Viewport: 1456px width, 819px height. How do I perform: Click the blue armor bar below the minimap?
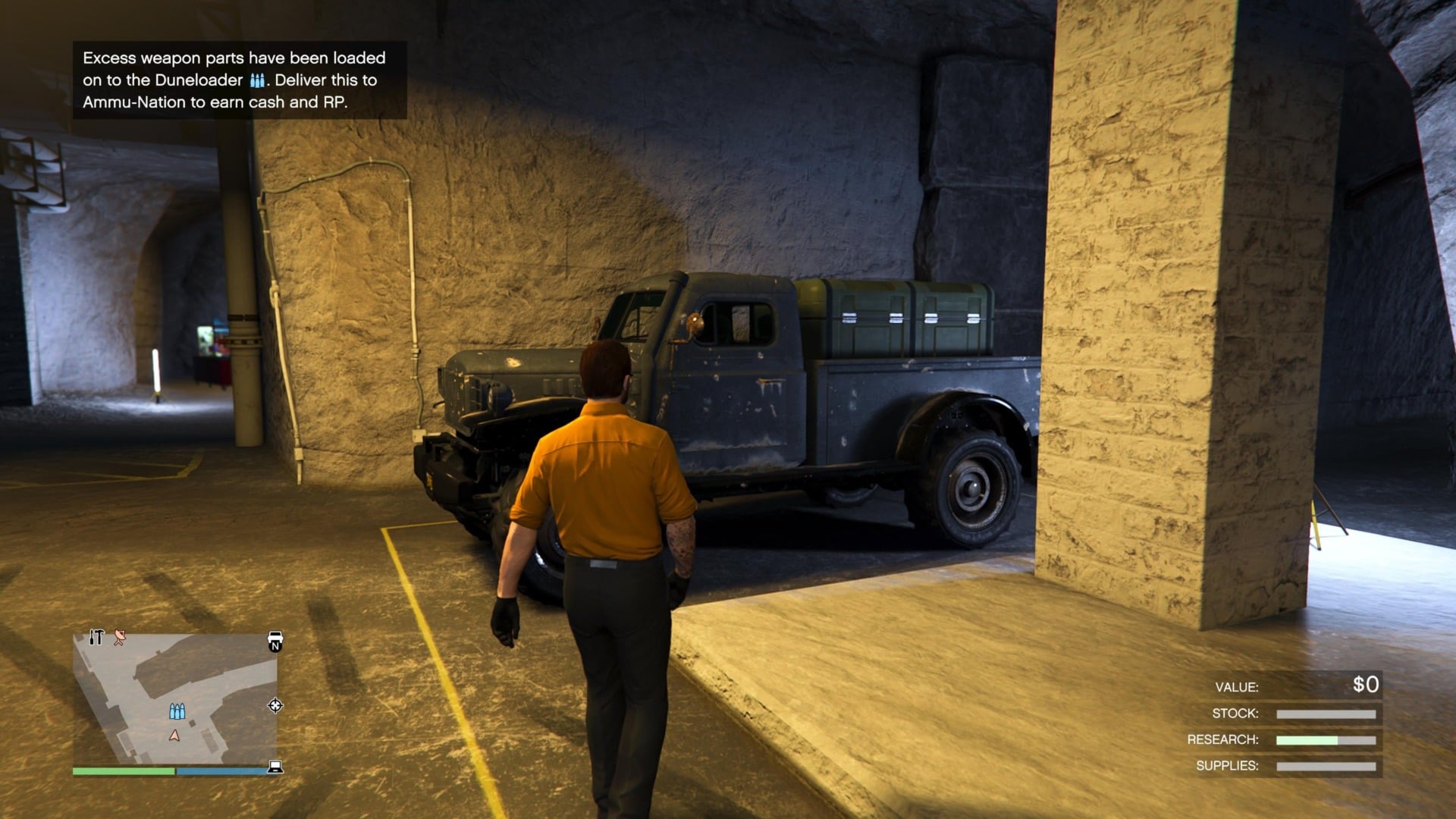[x=220, y=770]
